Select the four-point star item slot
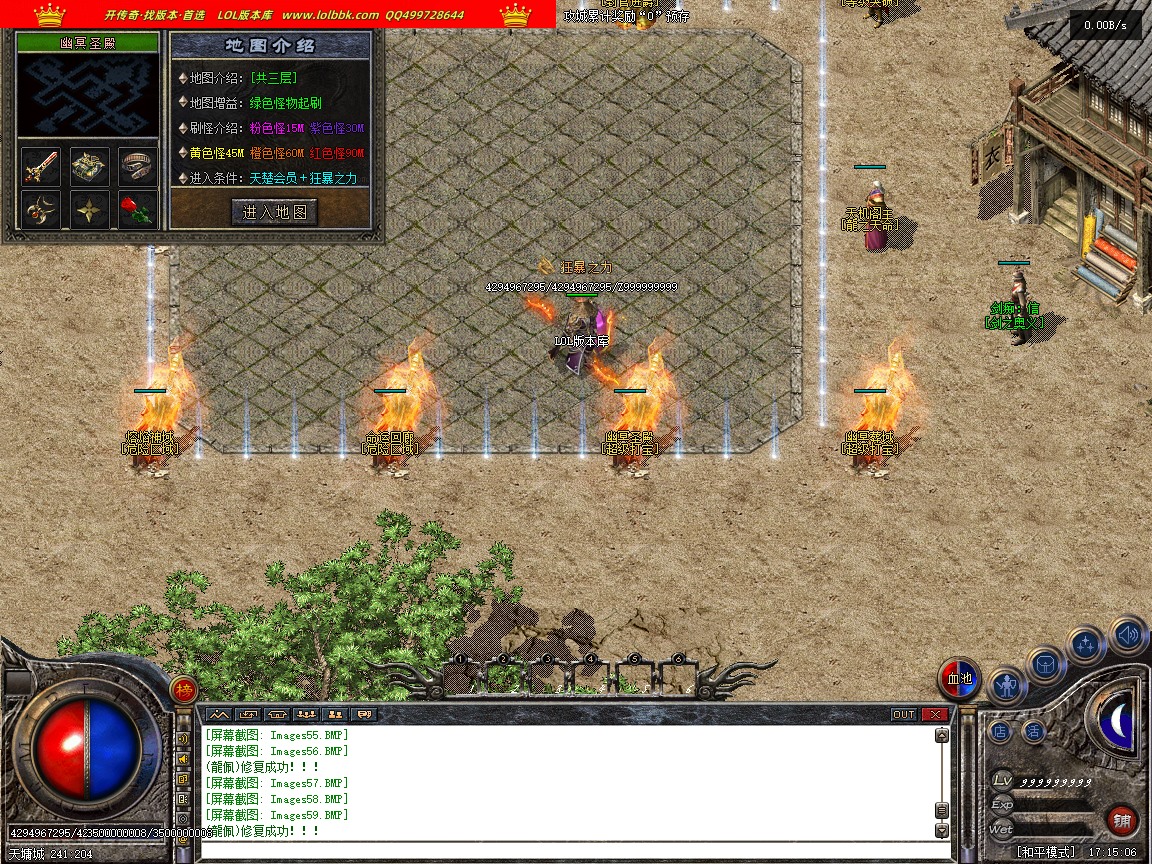This screenshot has width=1152, height=864. (90, 210)
